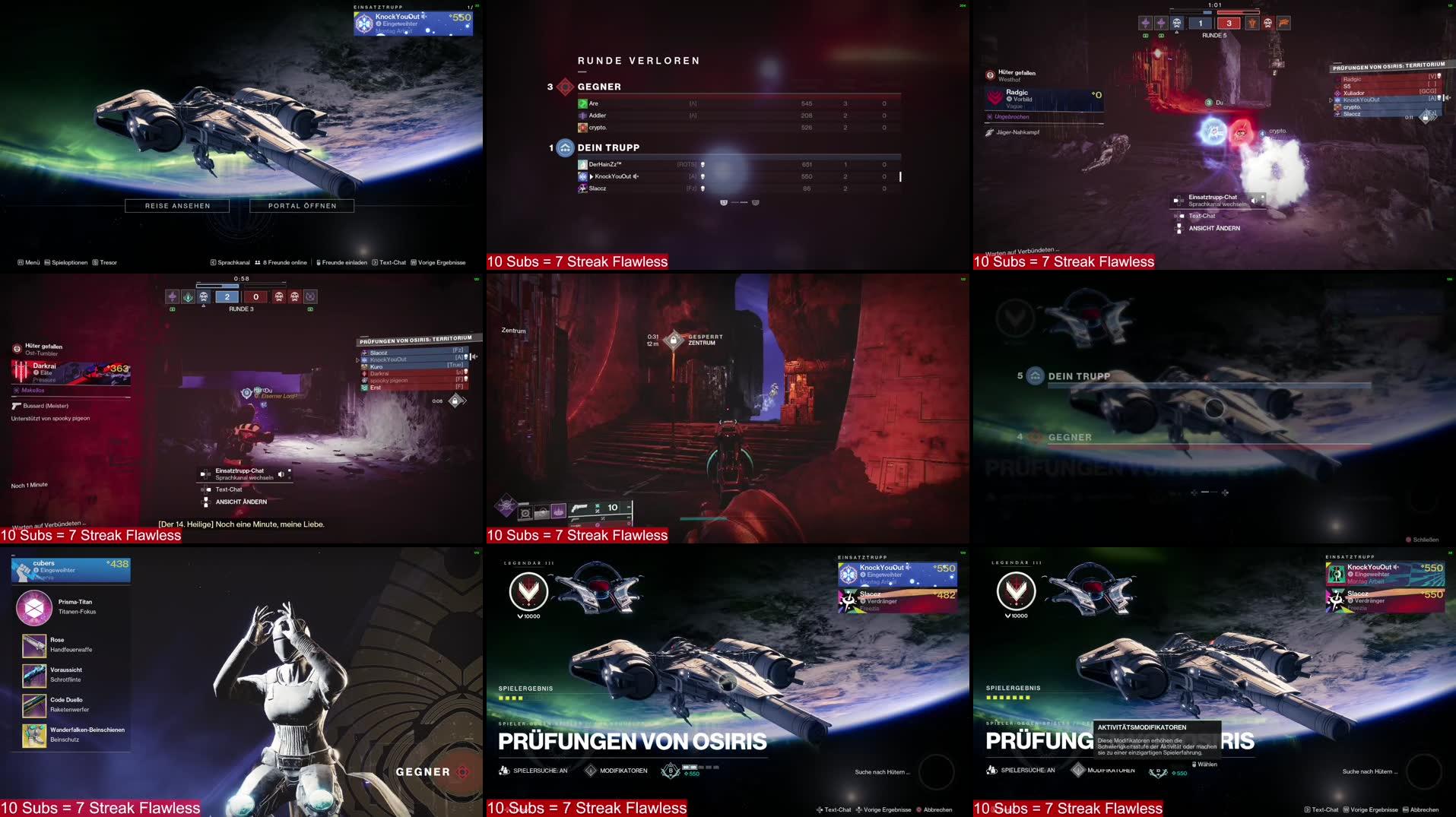Cancel matchmaking with Abbrechen
The image size is (1456, 817).
pos(937,809)
